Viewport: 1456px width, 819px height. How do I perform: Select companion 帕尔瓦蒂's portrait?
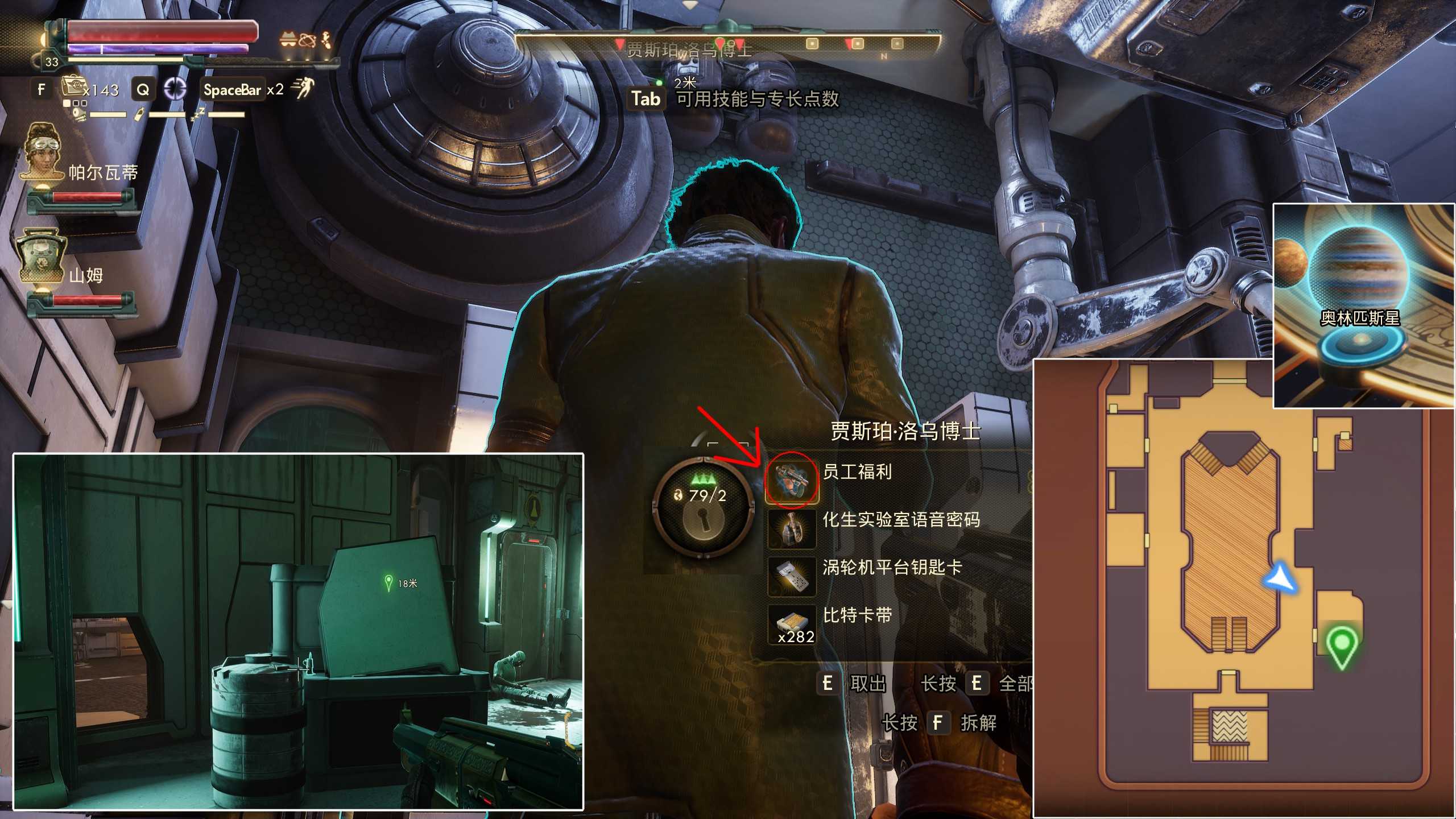click(x=43, y=151)
